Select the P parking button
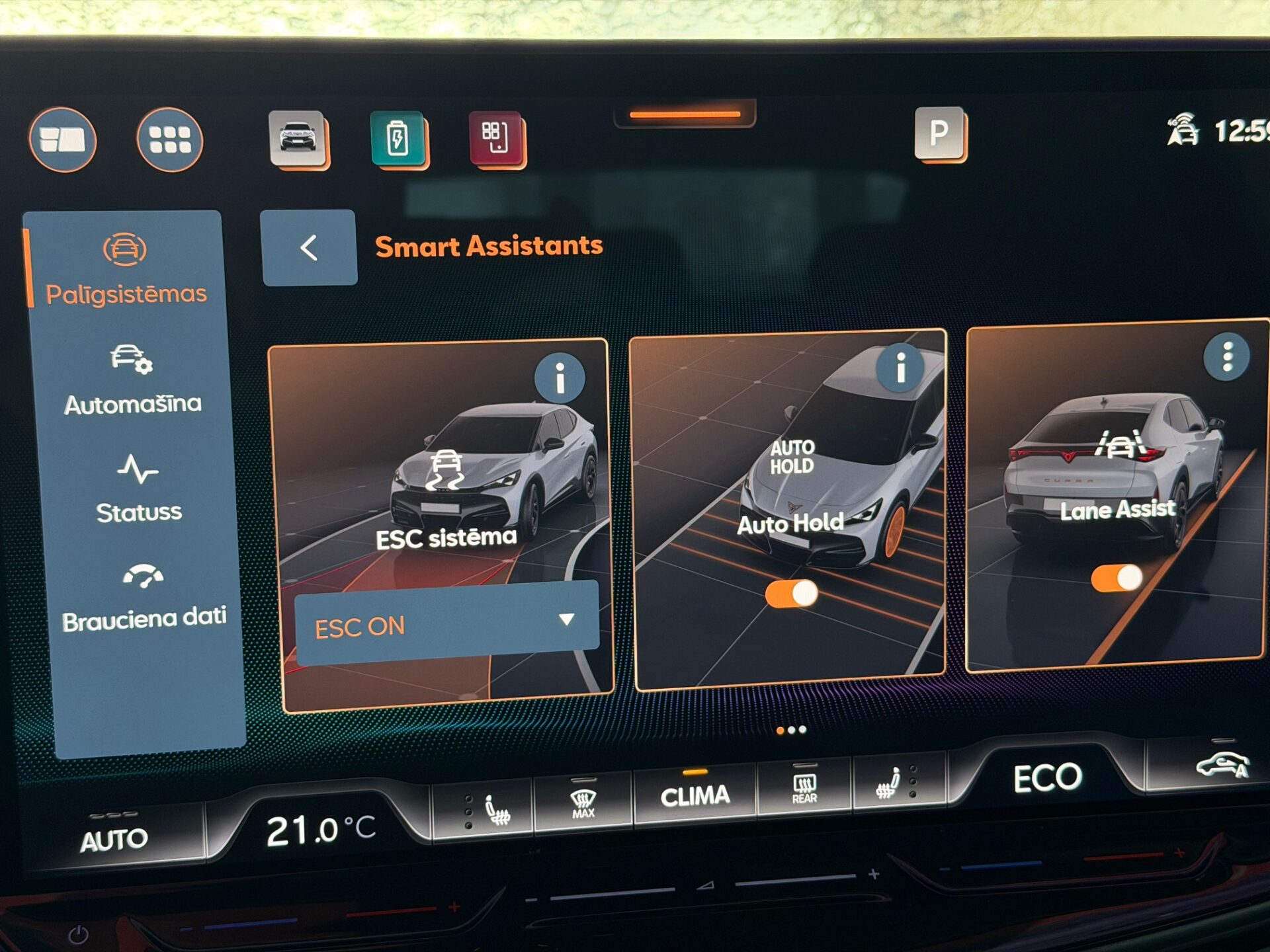This screenshot has height=952, width=1270. point(939,133)
